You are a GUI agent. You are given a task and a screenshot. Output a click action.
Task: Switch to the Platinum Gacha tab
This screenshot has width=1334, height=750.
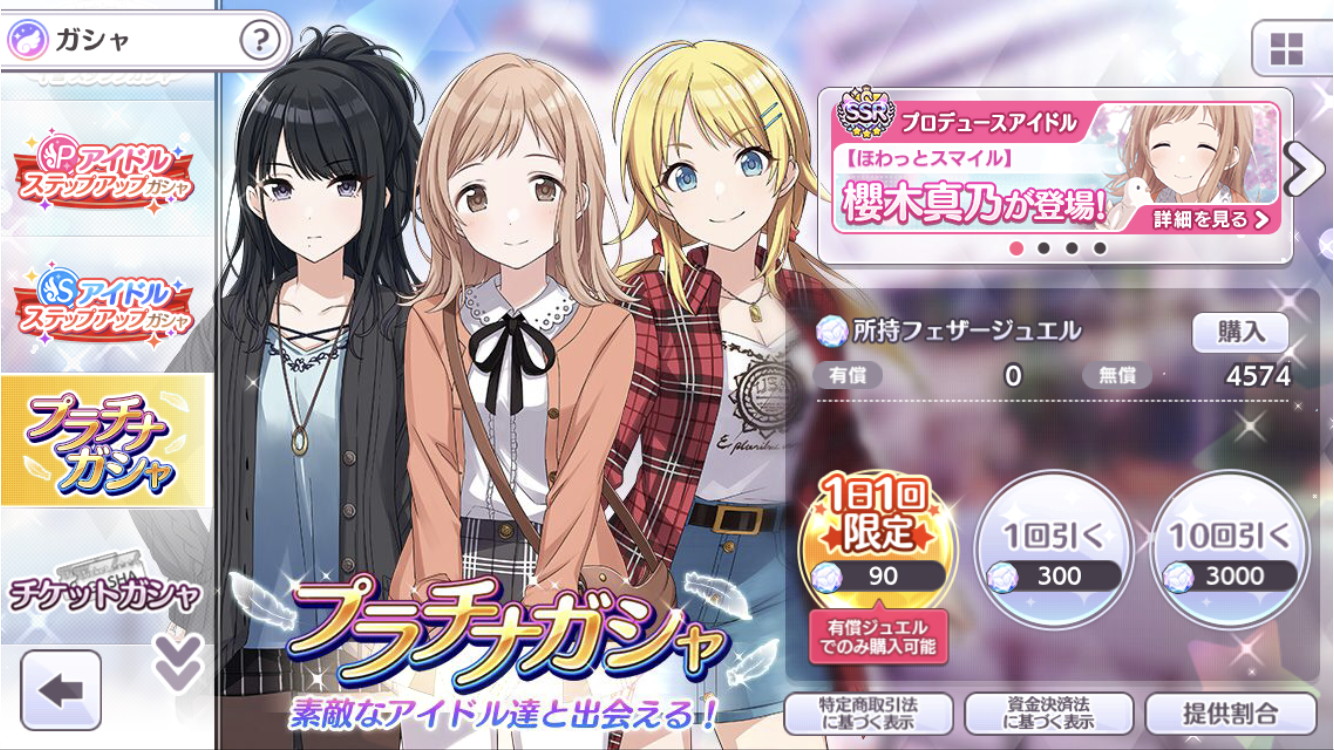click(105, 441)
